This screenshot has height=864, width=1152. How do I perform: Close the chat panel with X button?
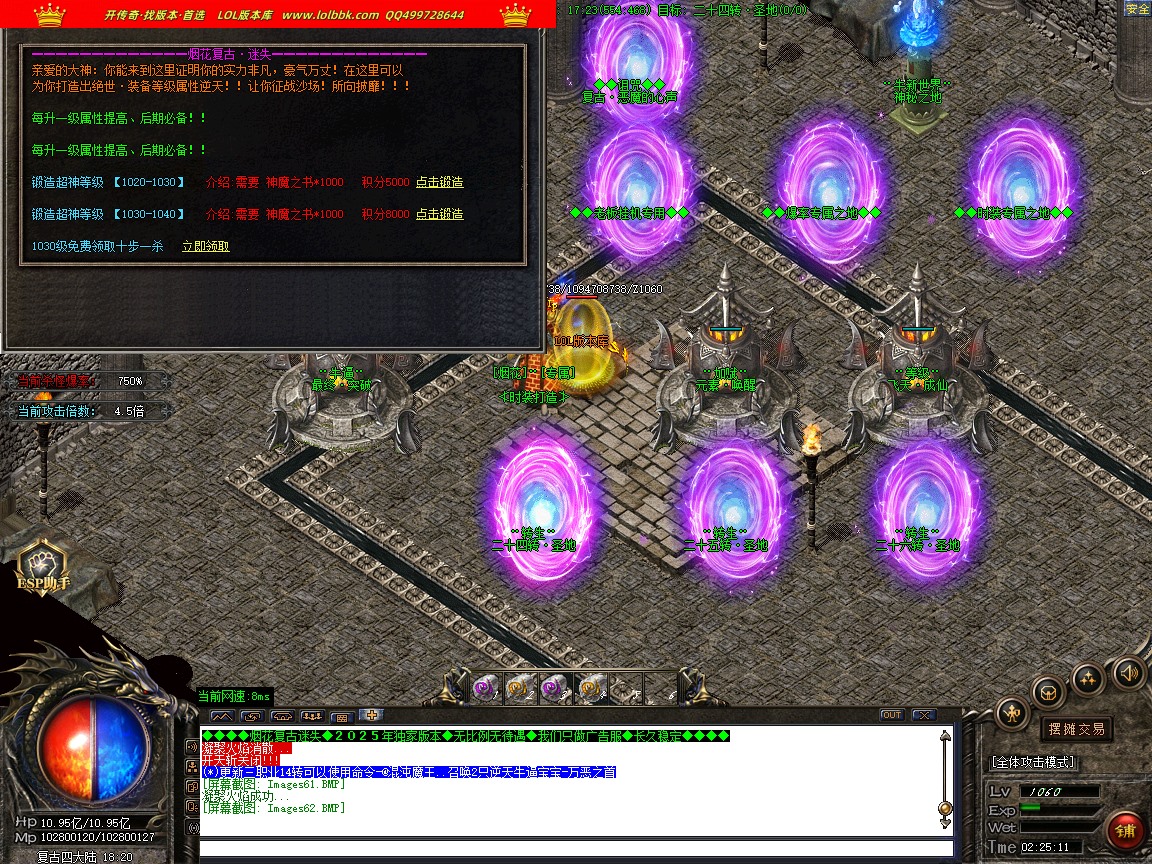[922, 715]
